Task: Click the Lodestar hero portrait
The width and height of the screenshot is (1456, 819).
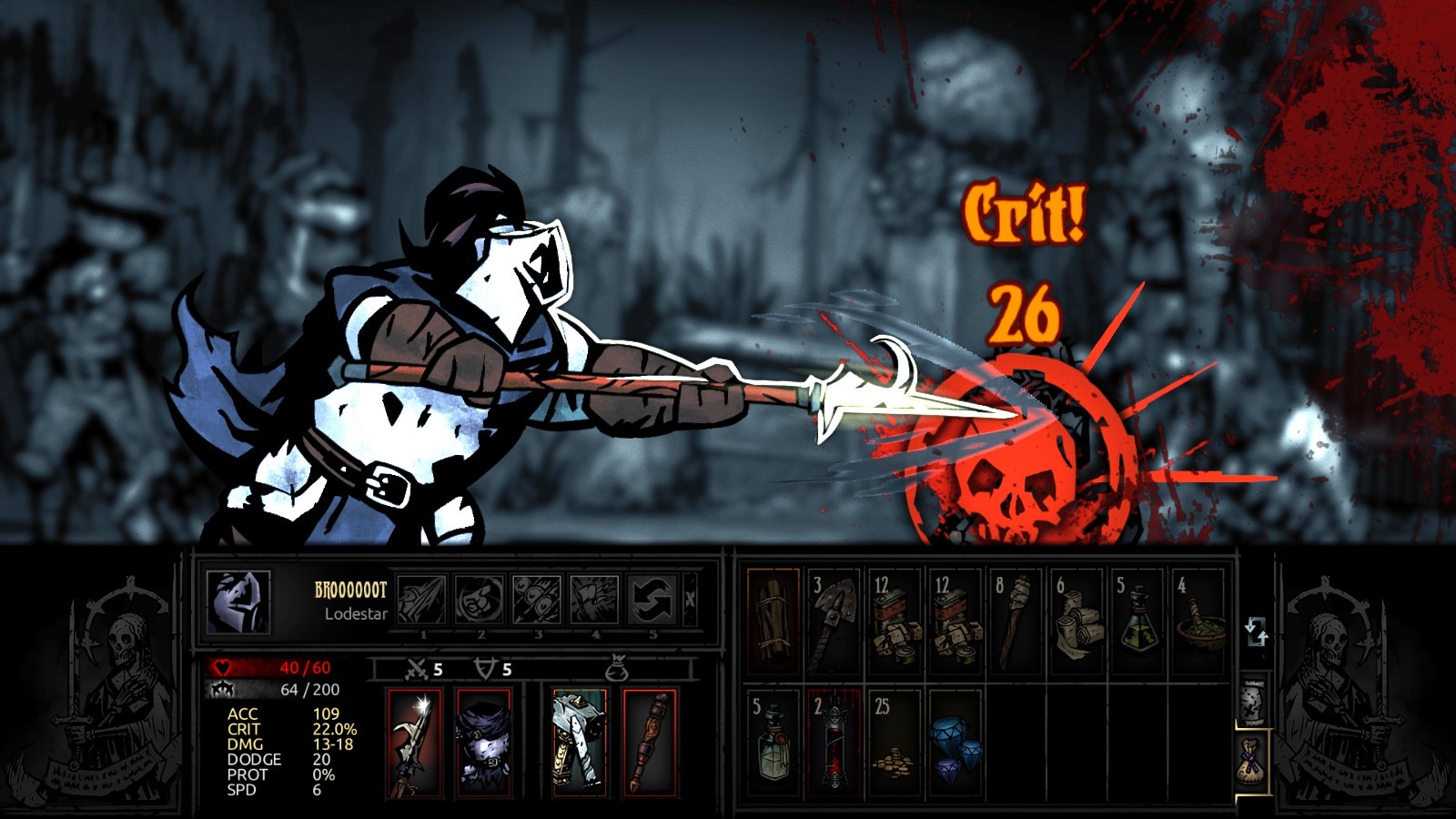Action: pos(238,602)
